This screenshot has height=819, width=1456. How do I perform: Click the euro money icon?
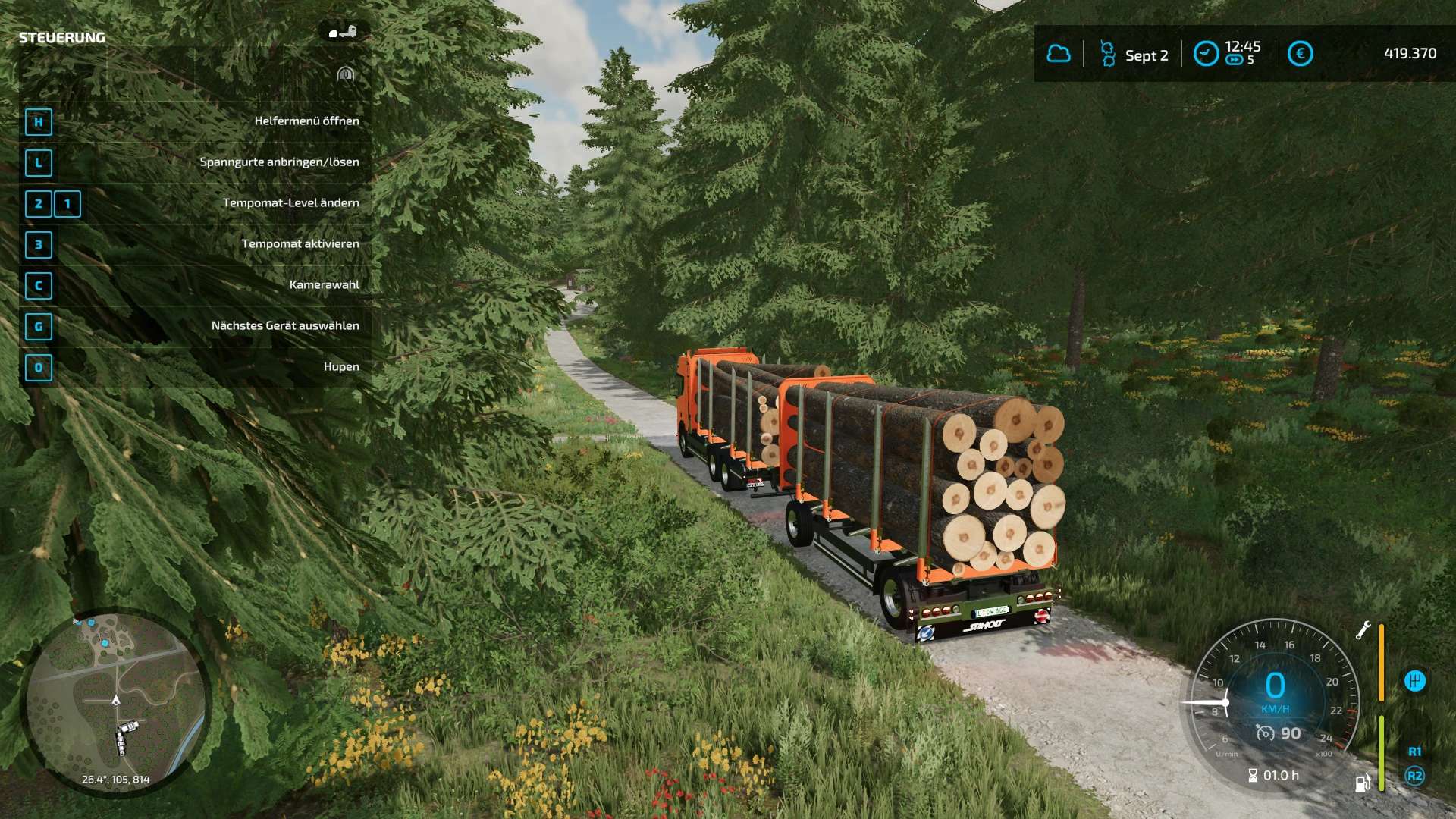pyautogui.click(x=1300, y=54)
